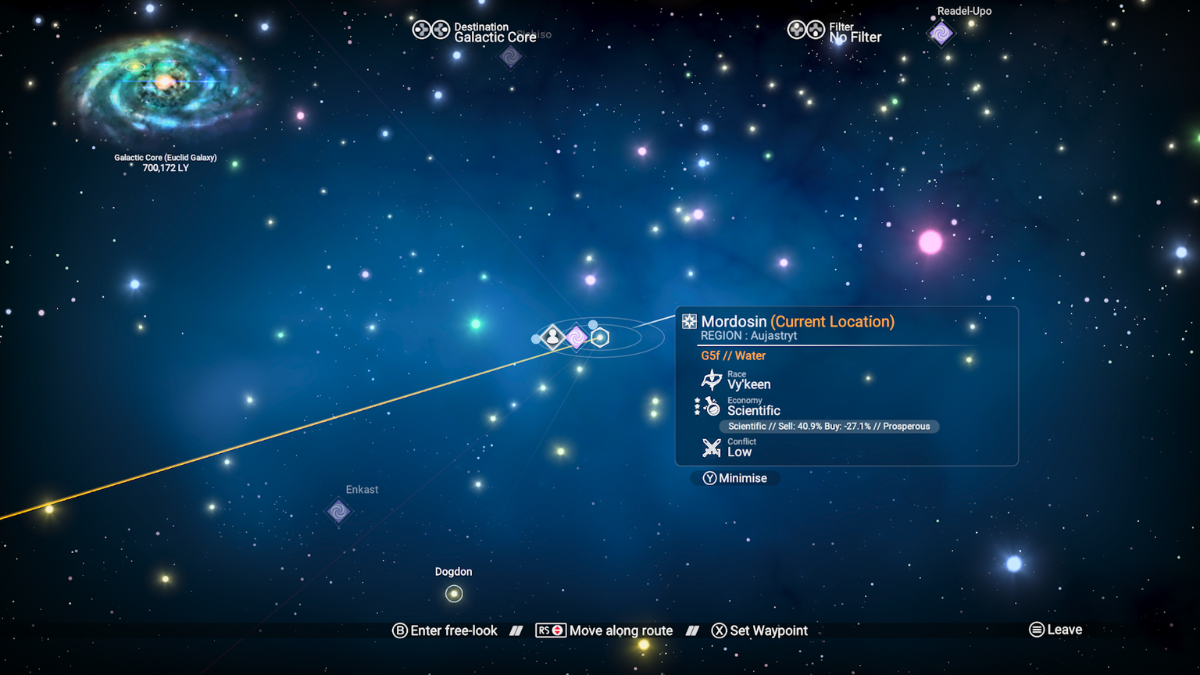Click the Mordosin system title
Image resolution: width=1200 pixels, height=675 pixels.
(x=734, y=322)
